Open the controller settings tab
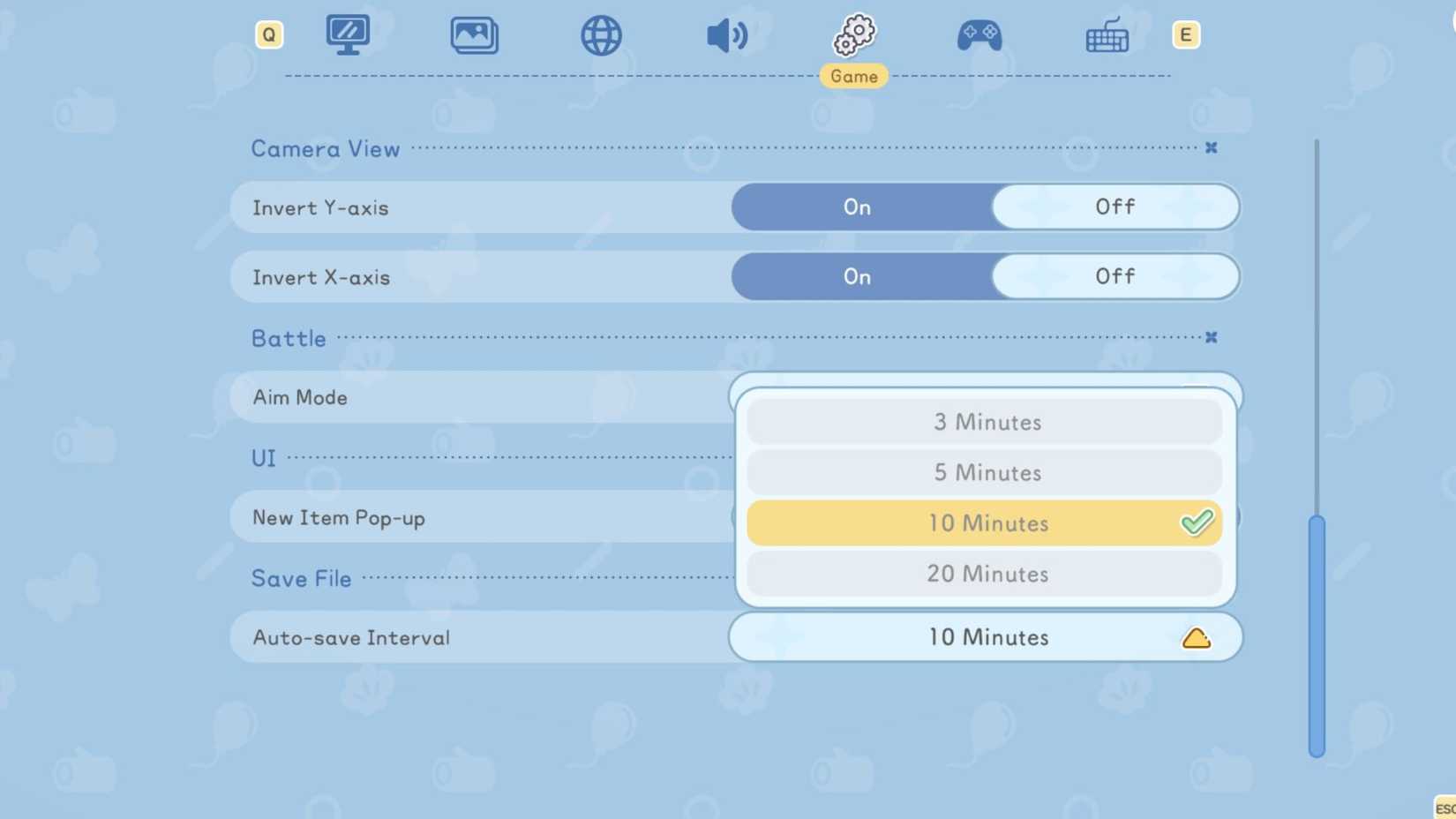The height and width of the screenshot is (819, 1456). click(x=979, y=34)
